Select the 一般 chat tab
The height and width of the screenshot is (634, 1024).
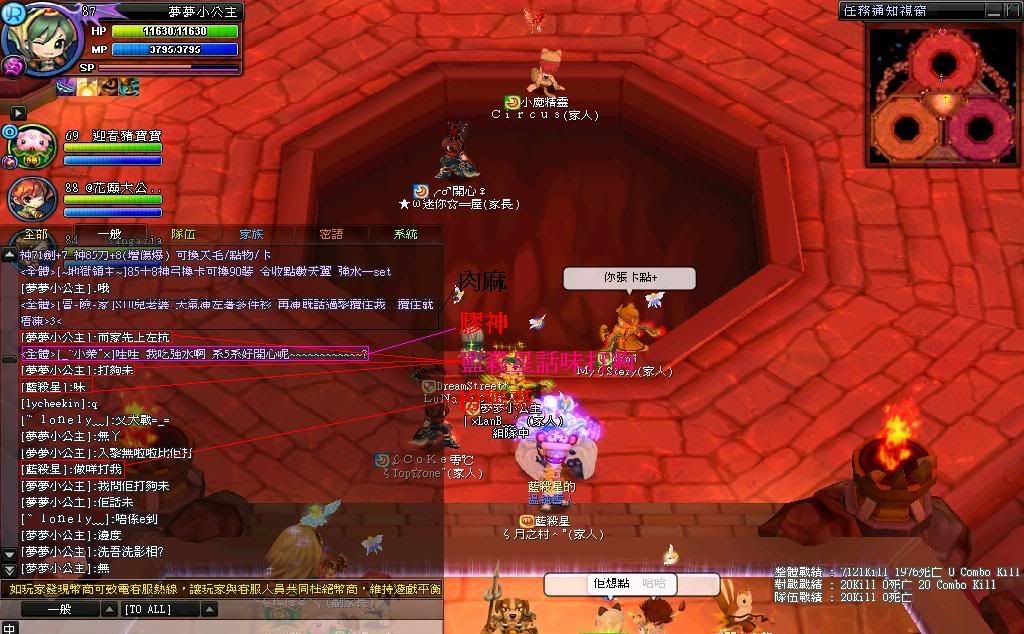110,234
